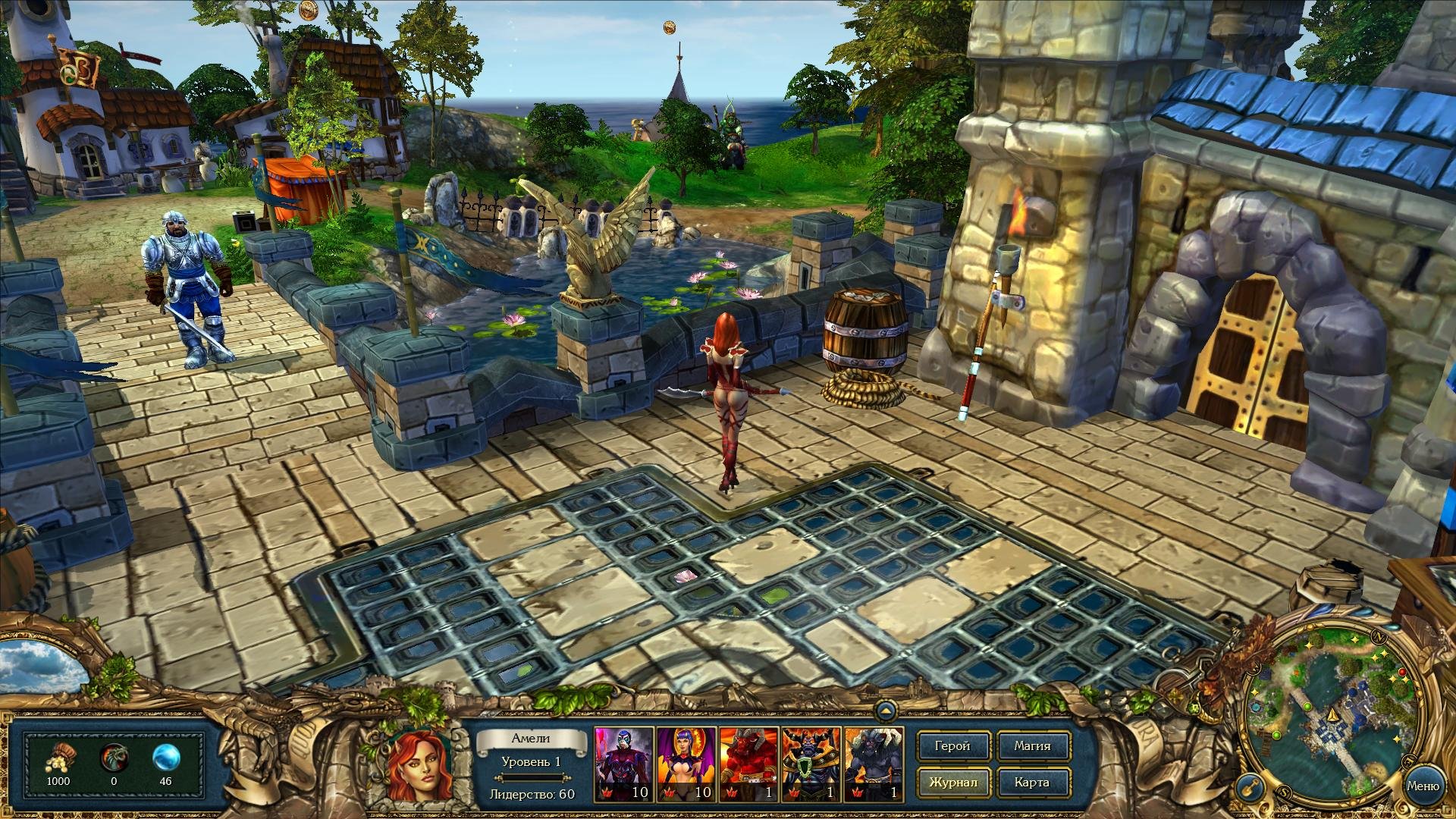Open the round Меню button
Screen dimensions: 1456x819
click(x=1422, y=786)
